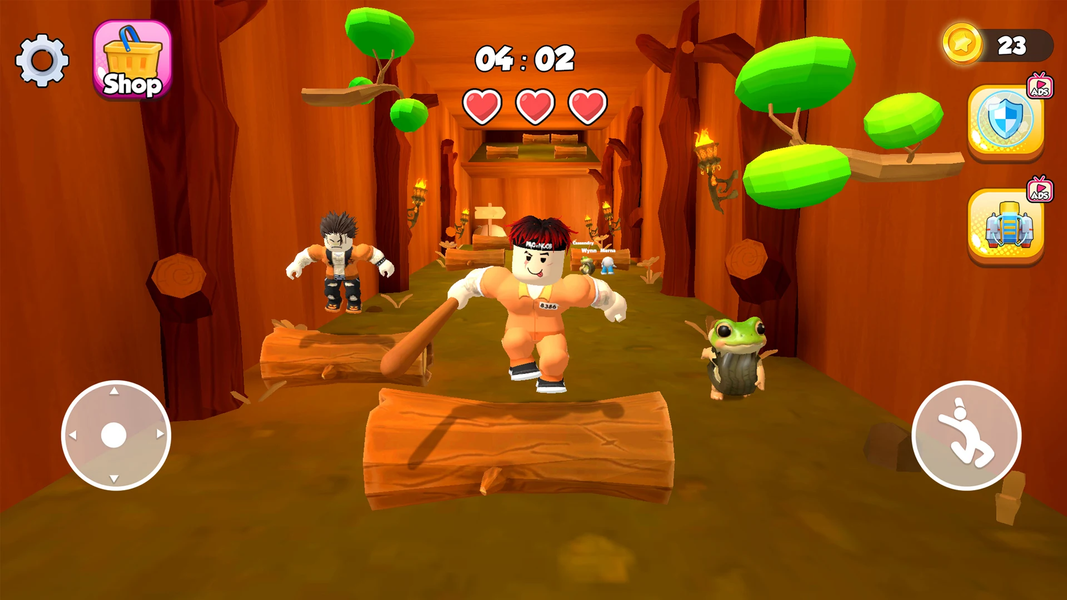Viewport: 1067px width, 600px height.
Task: Tap the jump action button
Action: tap(966, 436)
